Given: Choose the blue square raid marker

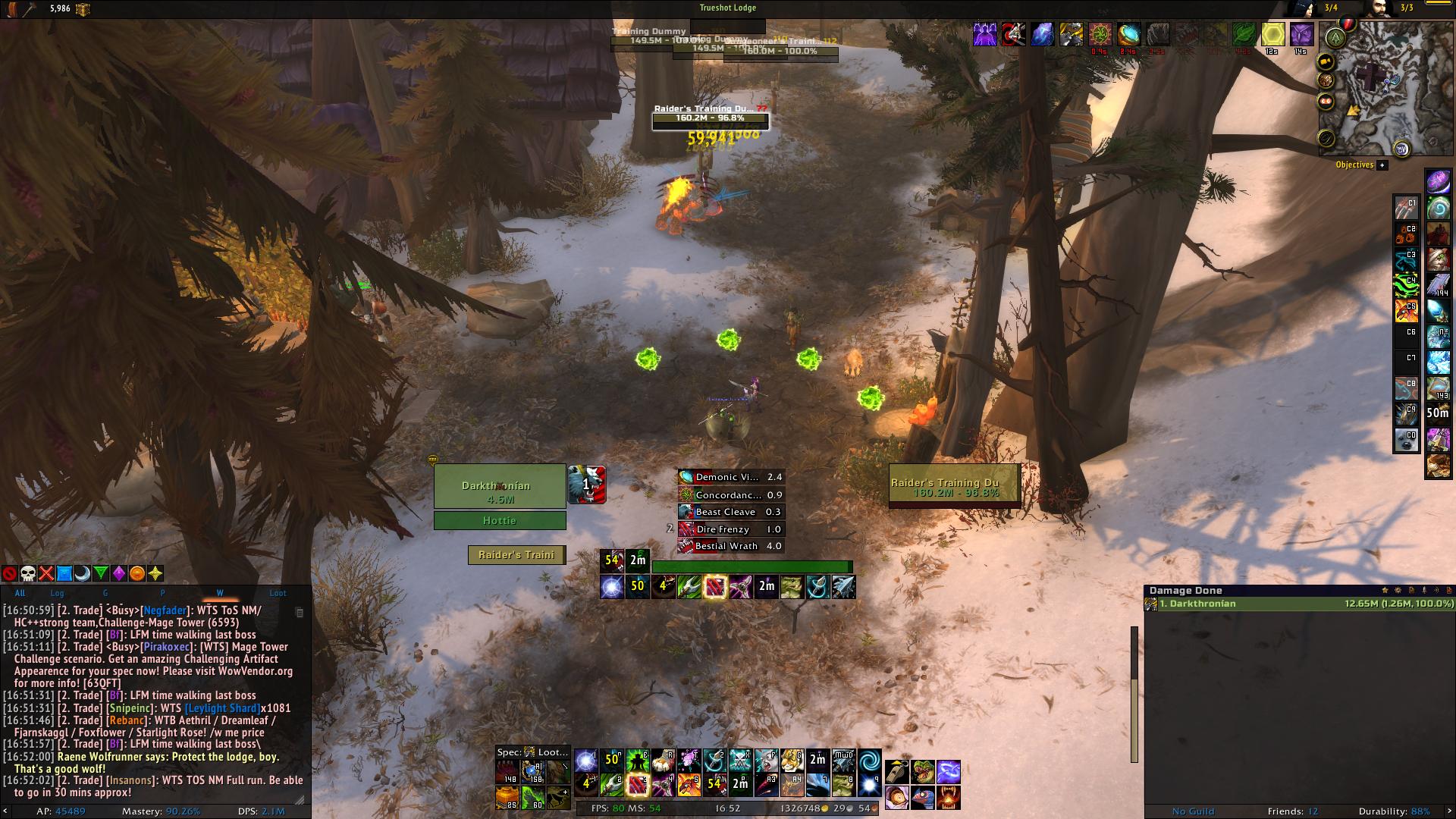Looking at the screenshot, I should point(64,573).
